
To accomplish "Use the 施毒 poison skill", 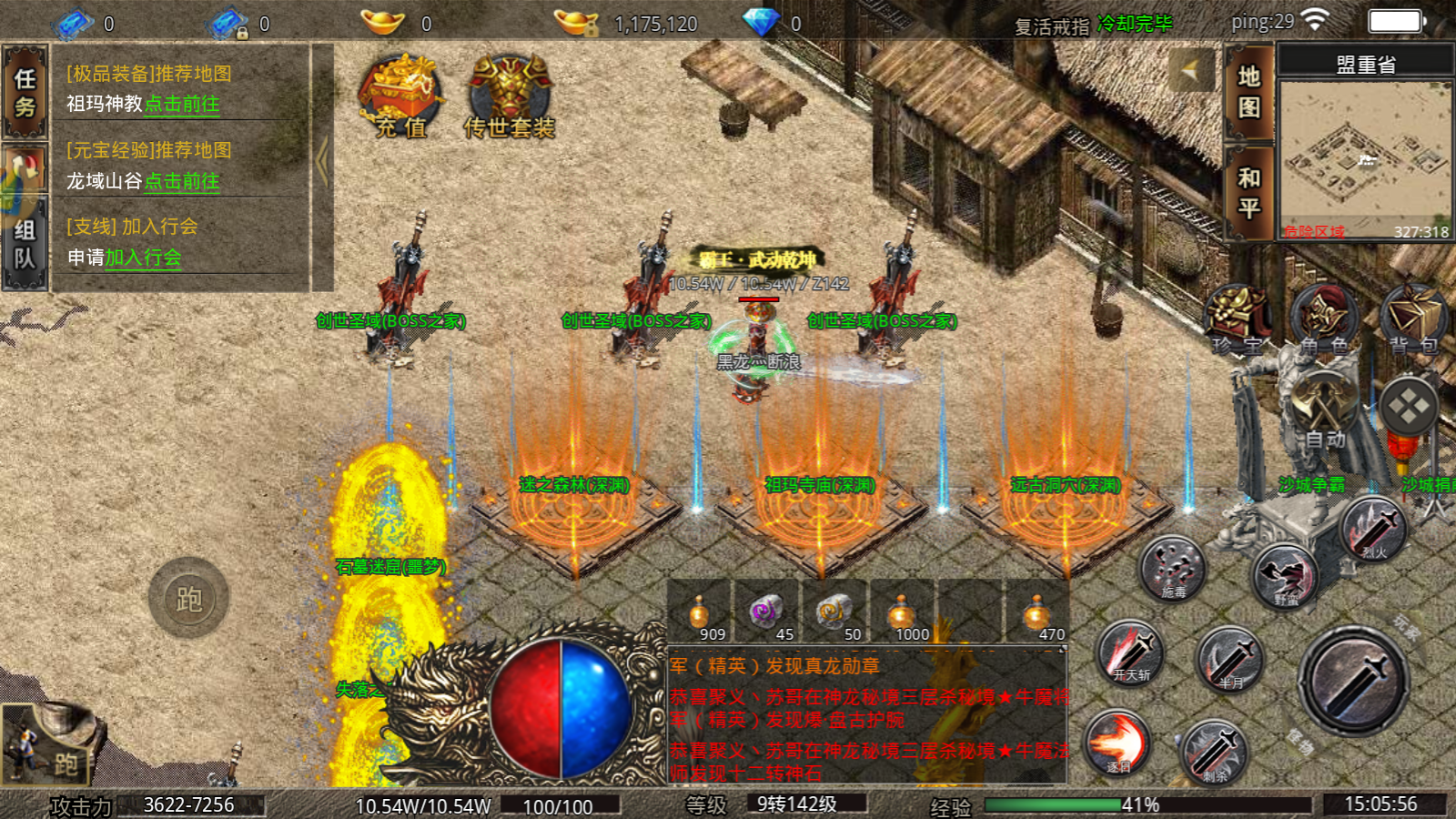I will 1173,569.
